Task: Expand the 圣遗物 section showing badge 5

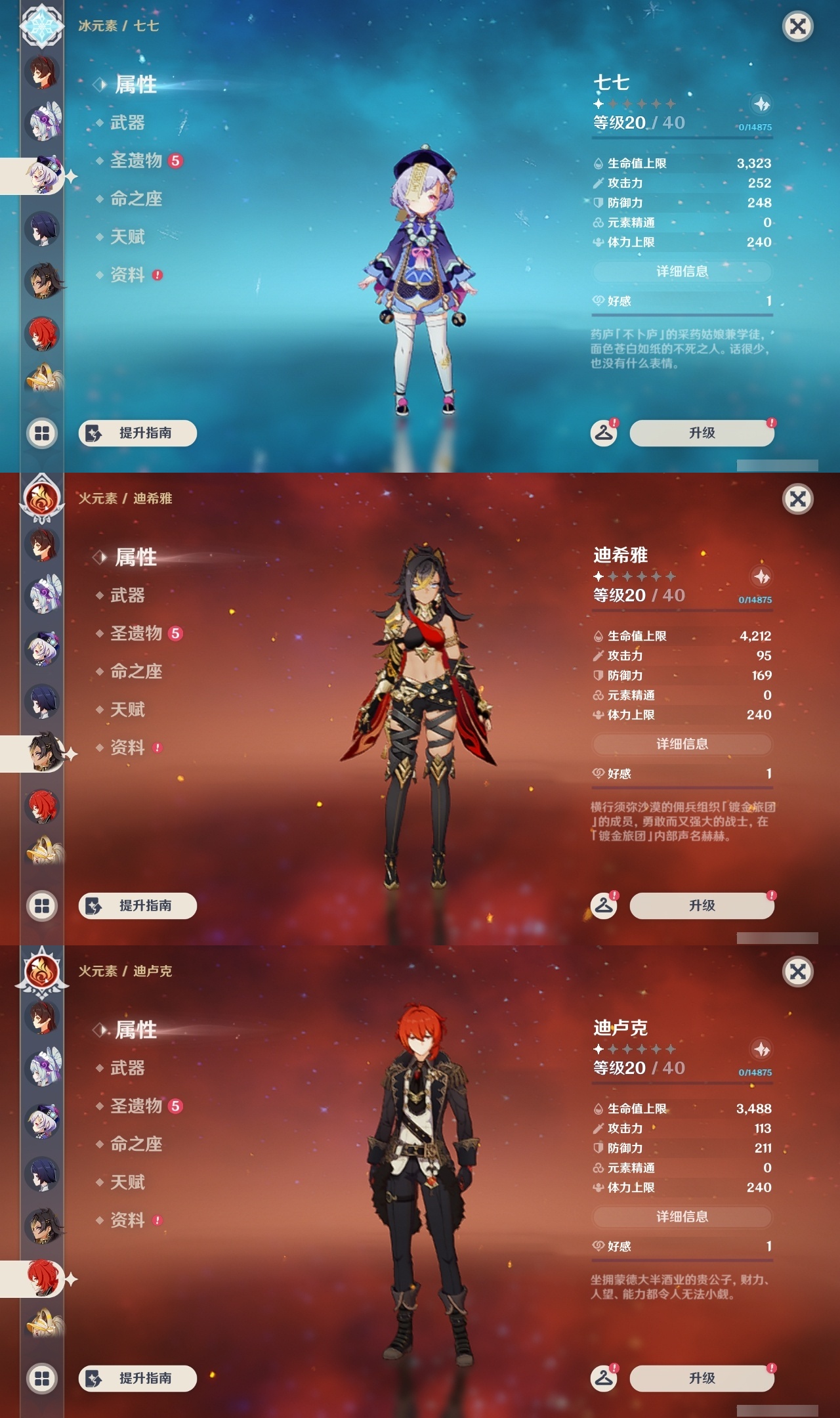Action: (138, 161)
